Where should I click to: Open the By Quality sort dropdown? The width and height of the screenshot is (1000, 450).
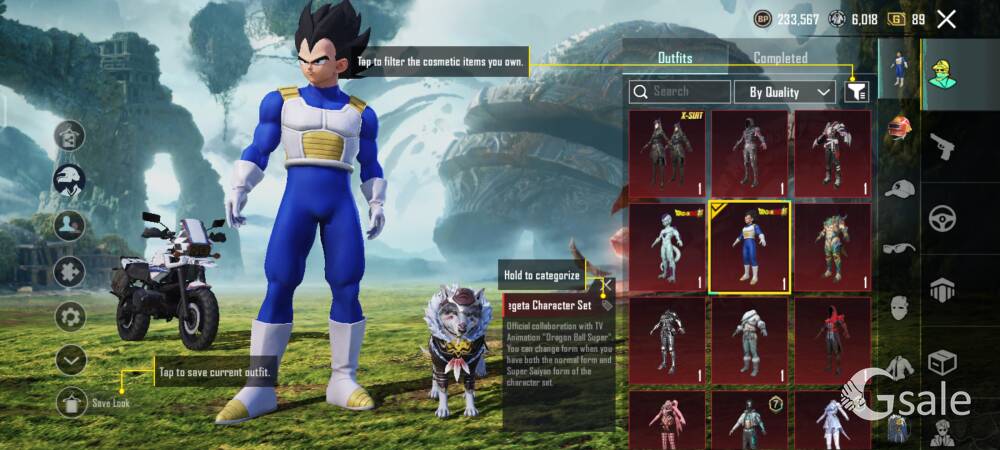pos(785,92)
